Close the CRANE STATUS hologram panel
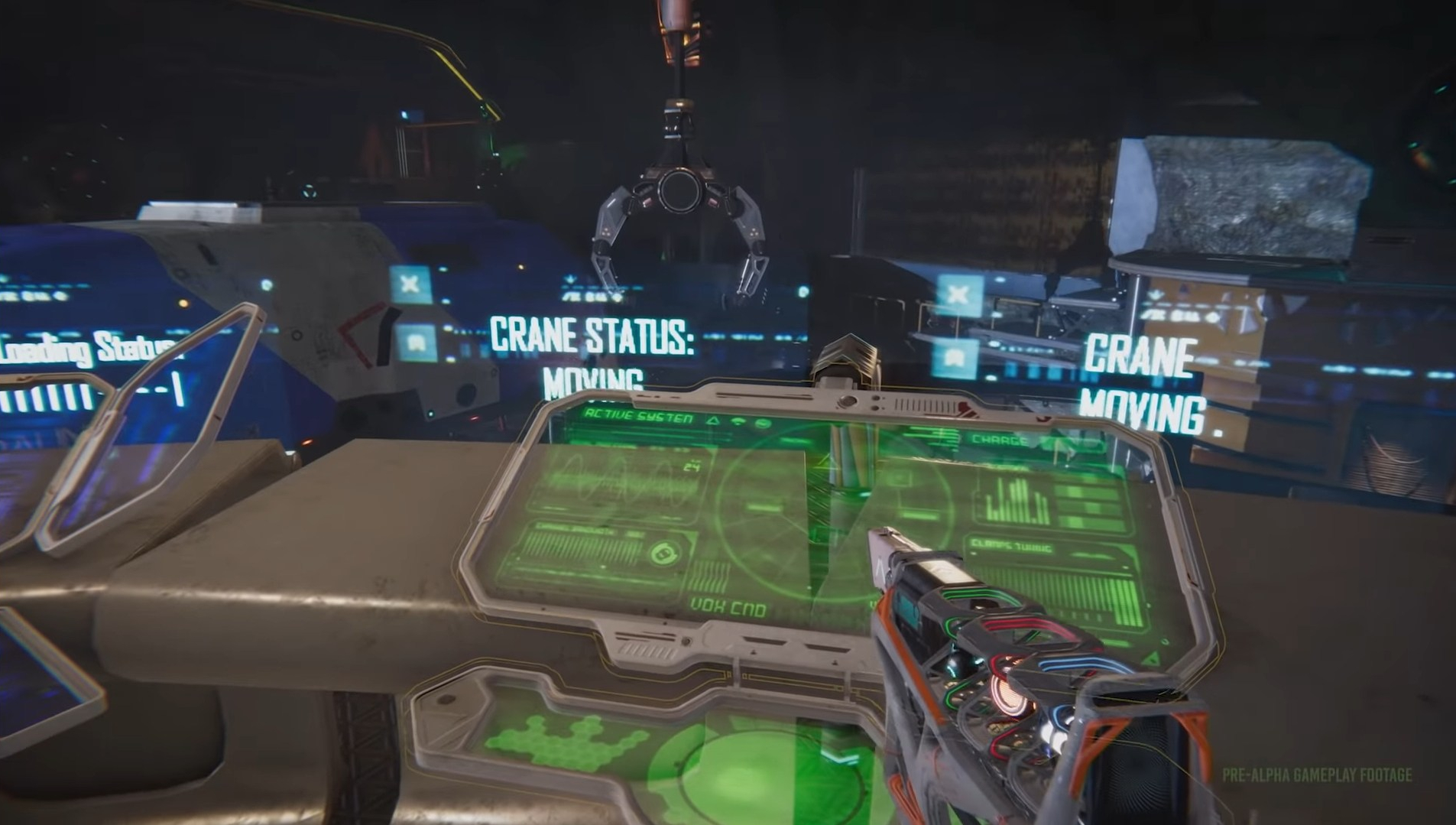 410,284
